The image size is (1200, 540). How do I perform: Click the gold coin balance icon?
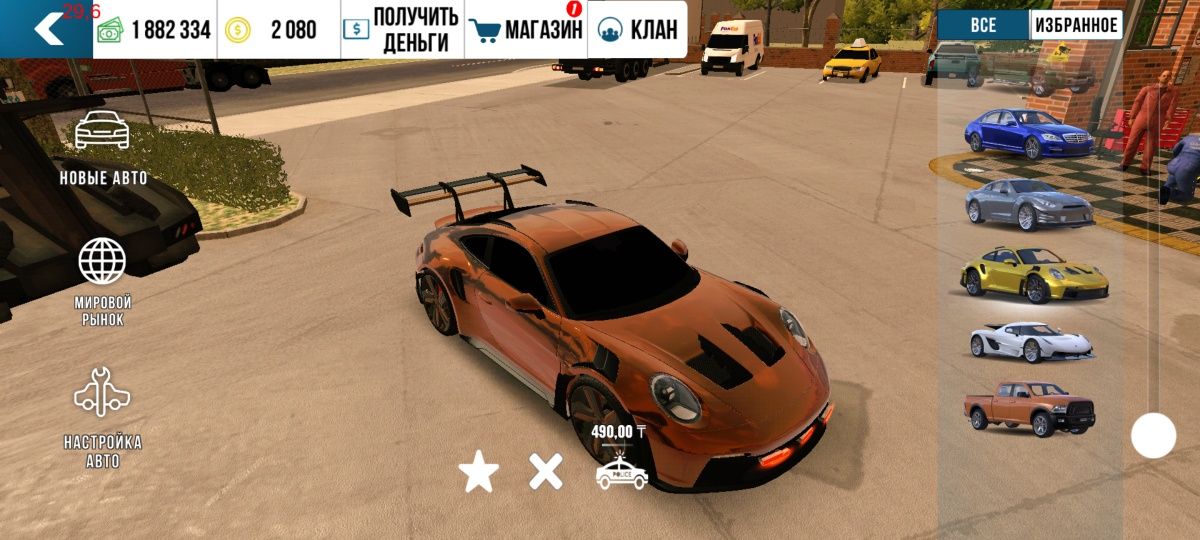point(238,30)
